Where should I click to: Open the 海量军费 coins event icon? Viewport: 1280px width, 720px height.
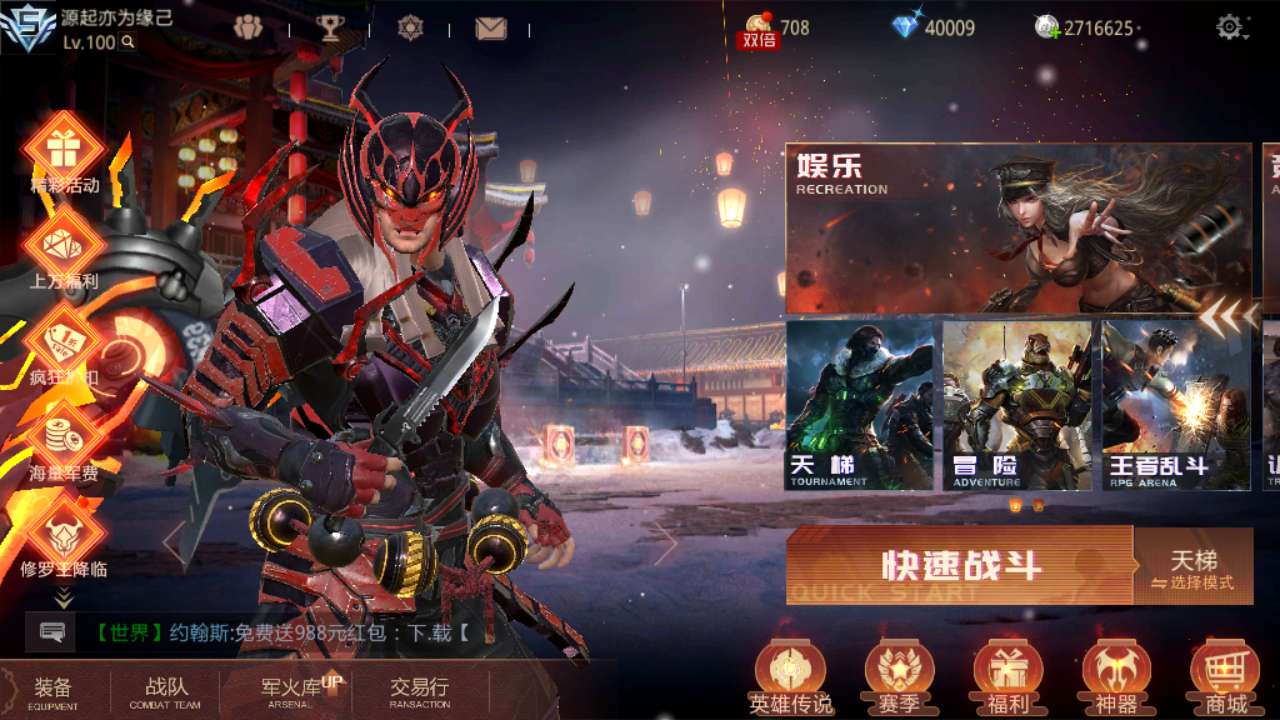62,438
